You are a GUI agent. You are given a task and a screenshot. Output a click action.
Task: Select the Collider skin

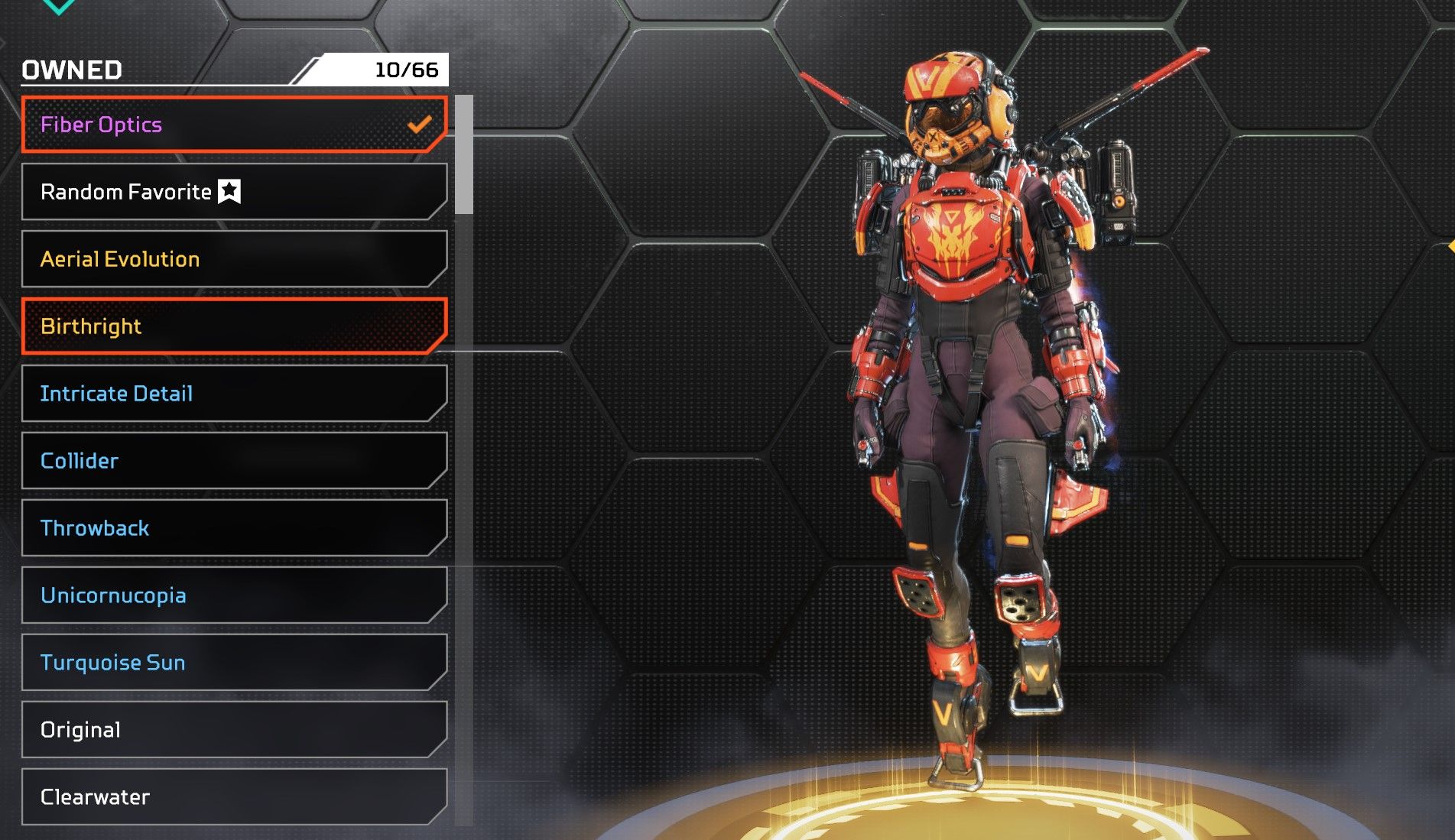[x=233, y=461]
